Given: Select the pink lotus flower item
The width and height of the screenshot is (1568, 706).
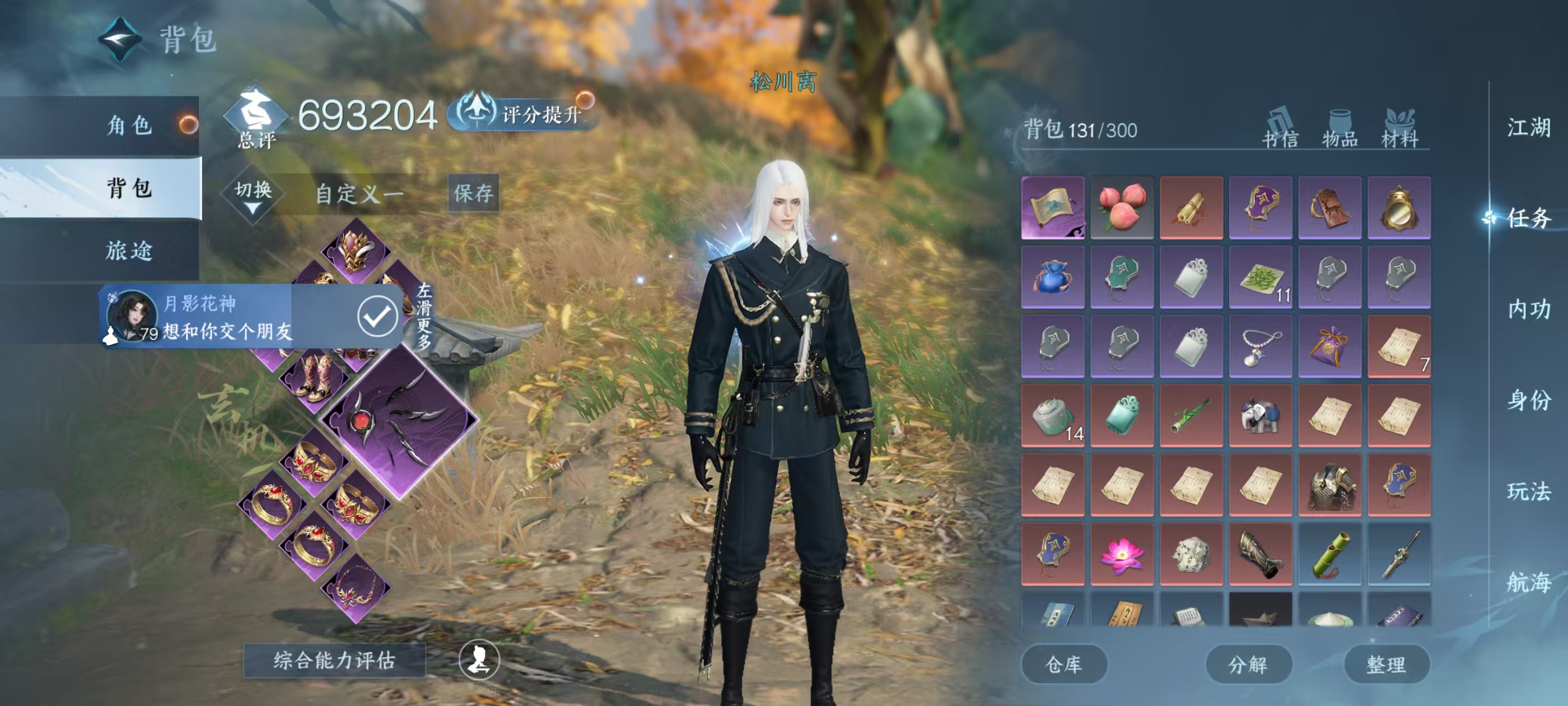Looking at the screenshot, I should coord(1122,554).
